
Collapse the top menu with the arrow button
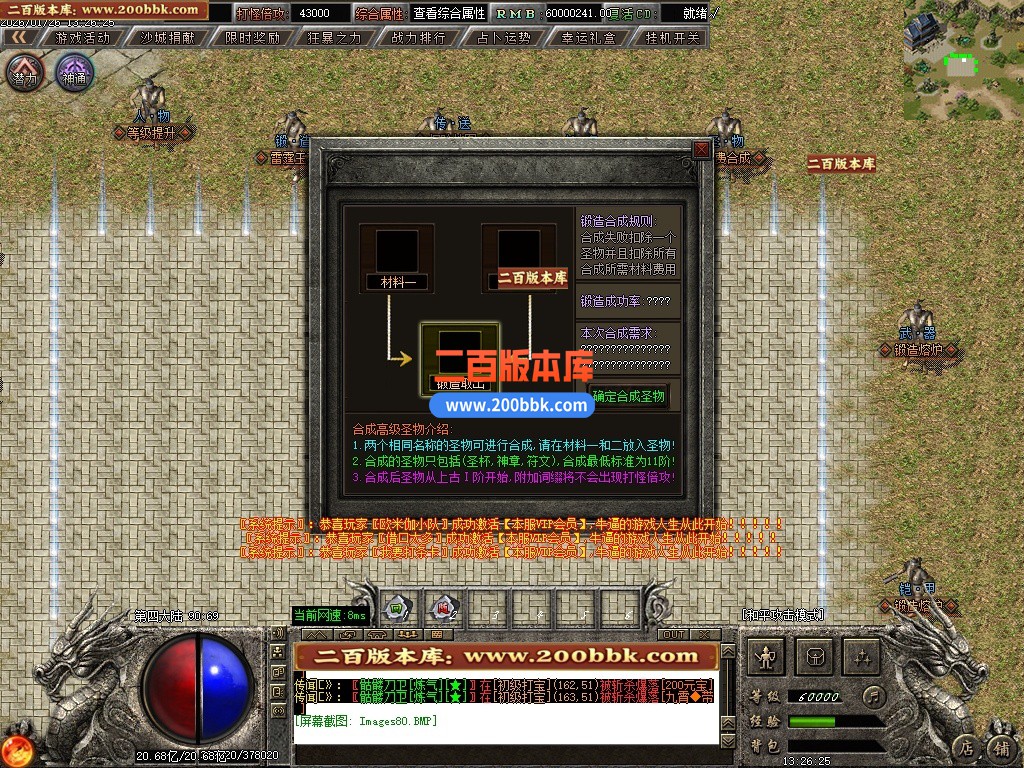coord(16,38)
